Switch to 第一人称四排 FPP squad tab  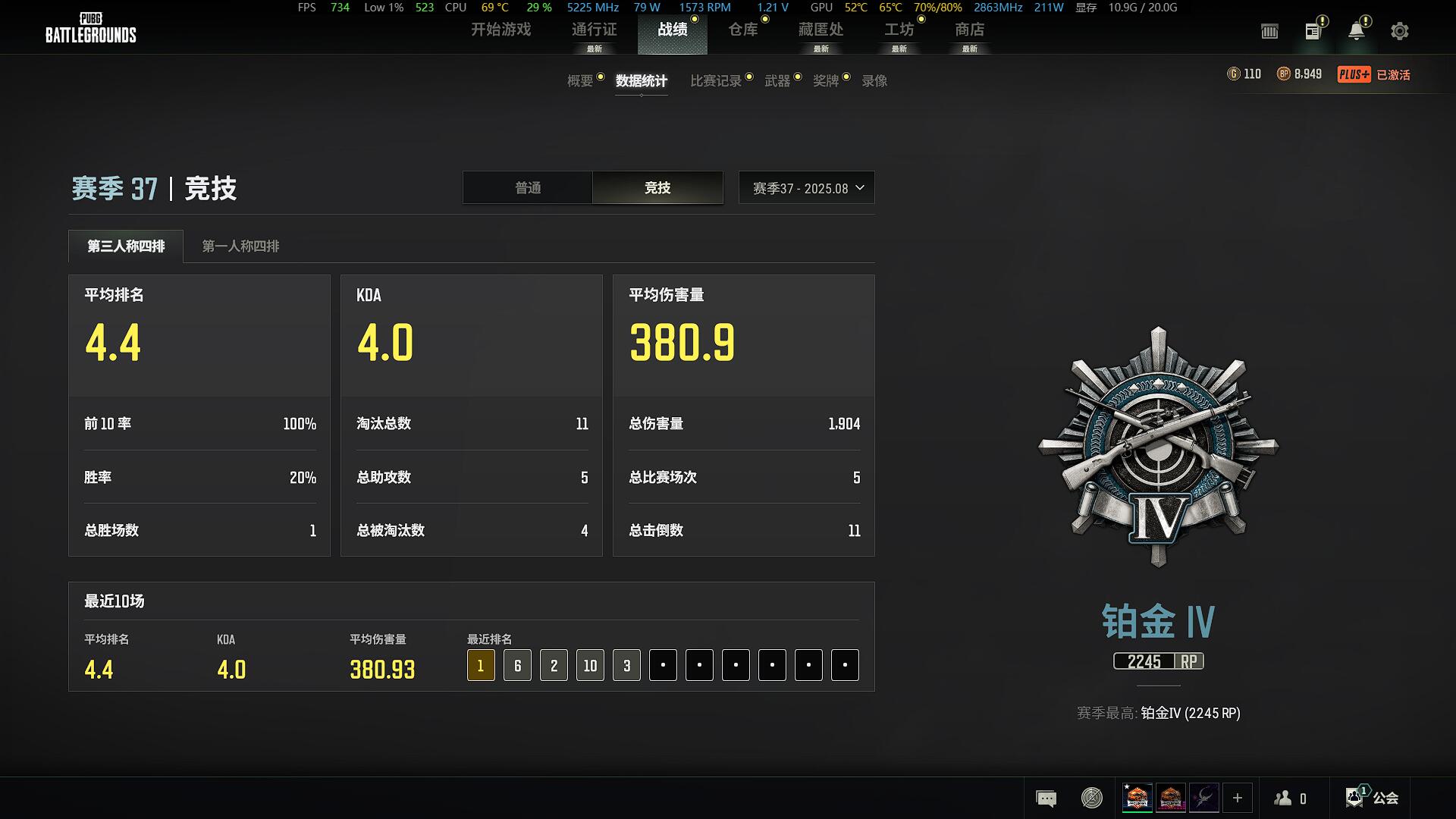240,246
